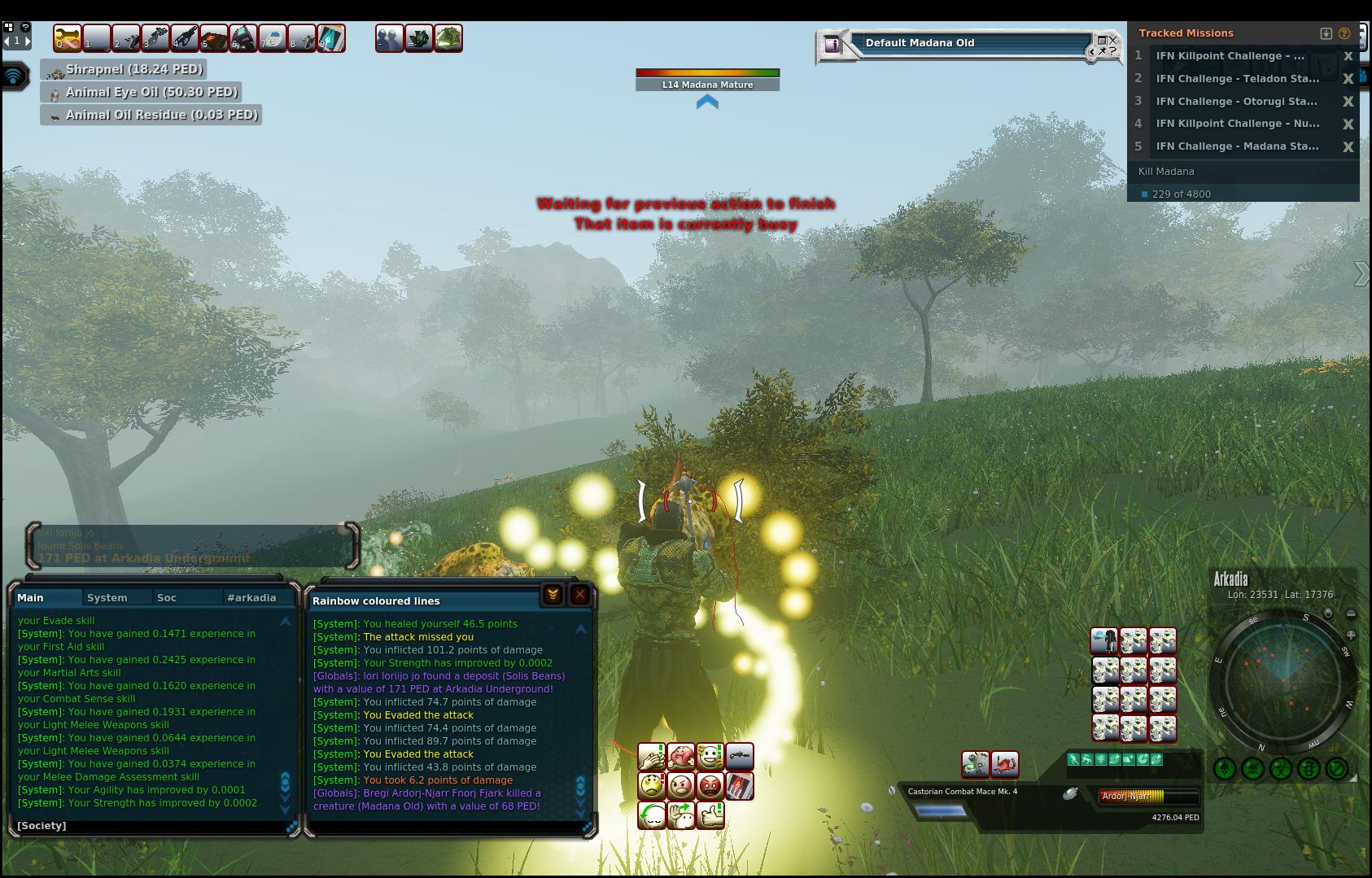Remove the Madana Sta... mission from tracking
The width and height of the screenshot is (1372, 878).
[1348, 146]
